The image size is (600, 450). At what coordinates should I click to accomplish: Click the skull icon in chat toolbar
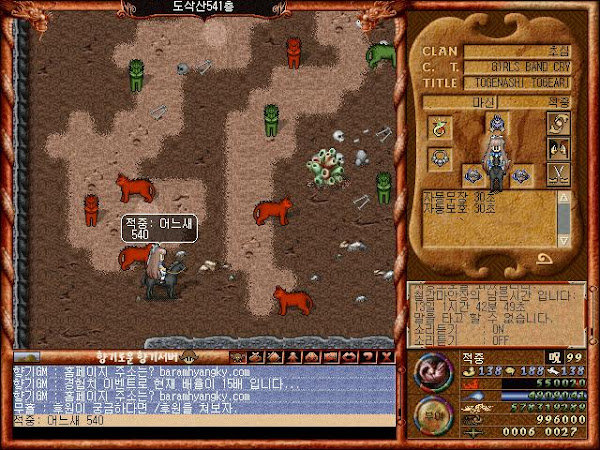point(239,355)
